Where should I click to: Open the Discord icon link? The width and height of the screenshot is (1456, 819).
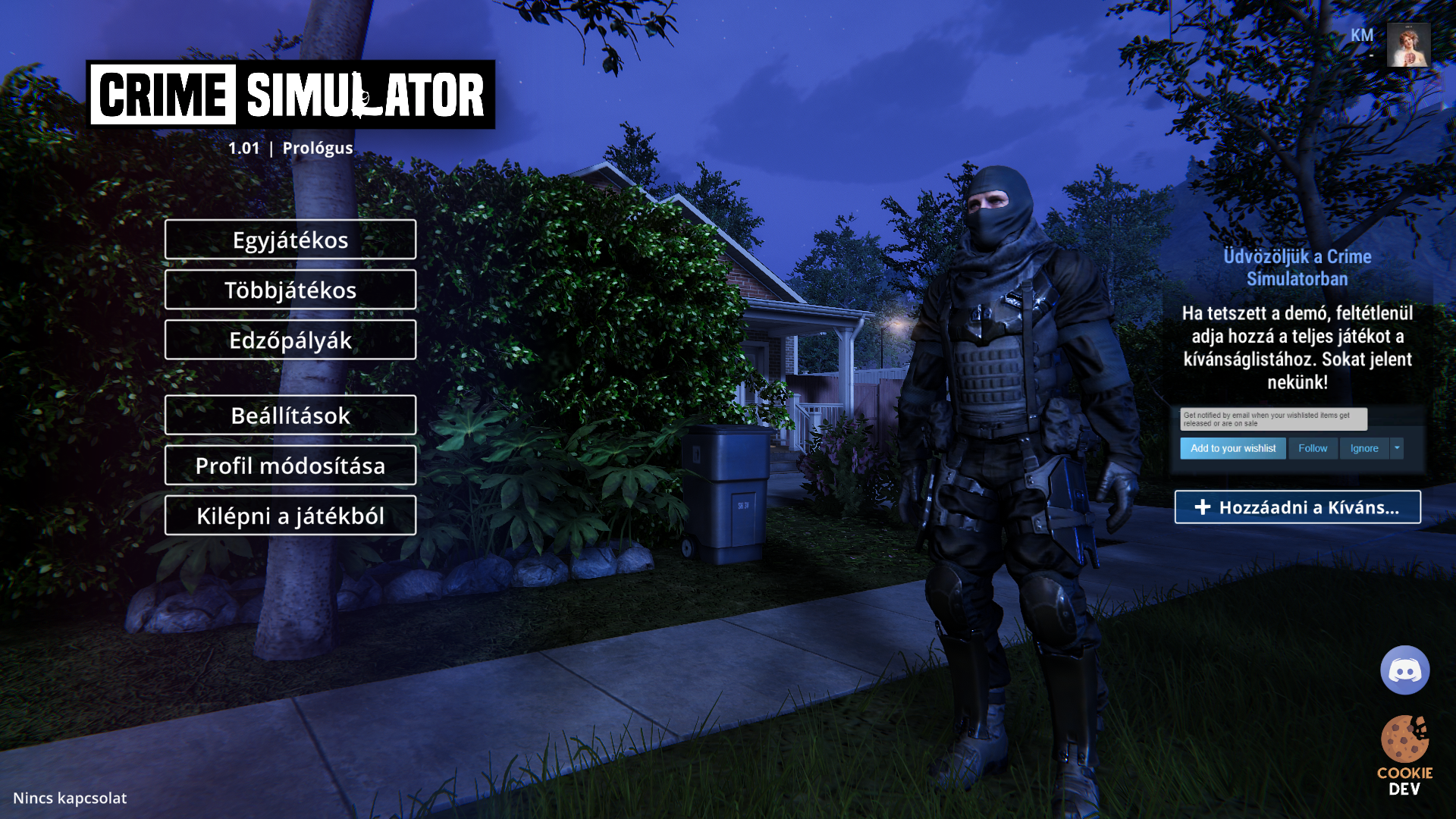(x=1404, y=670)
